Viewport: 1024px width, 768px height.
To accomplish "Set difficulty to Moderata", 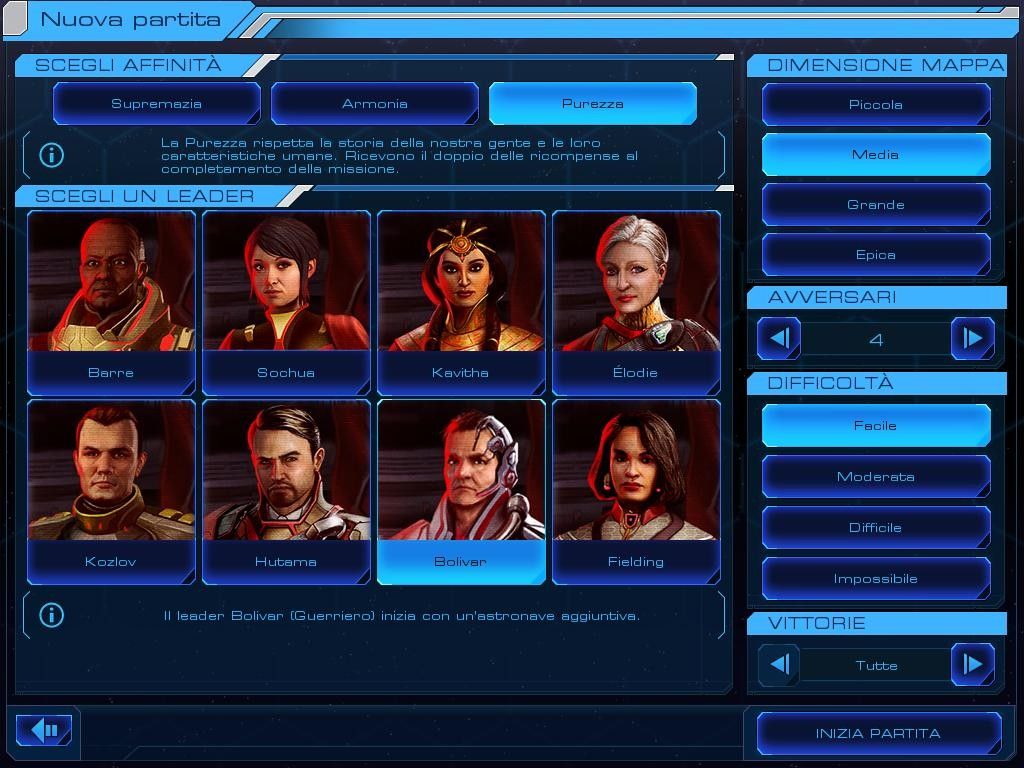I will (876, 477).
